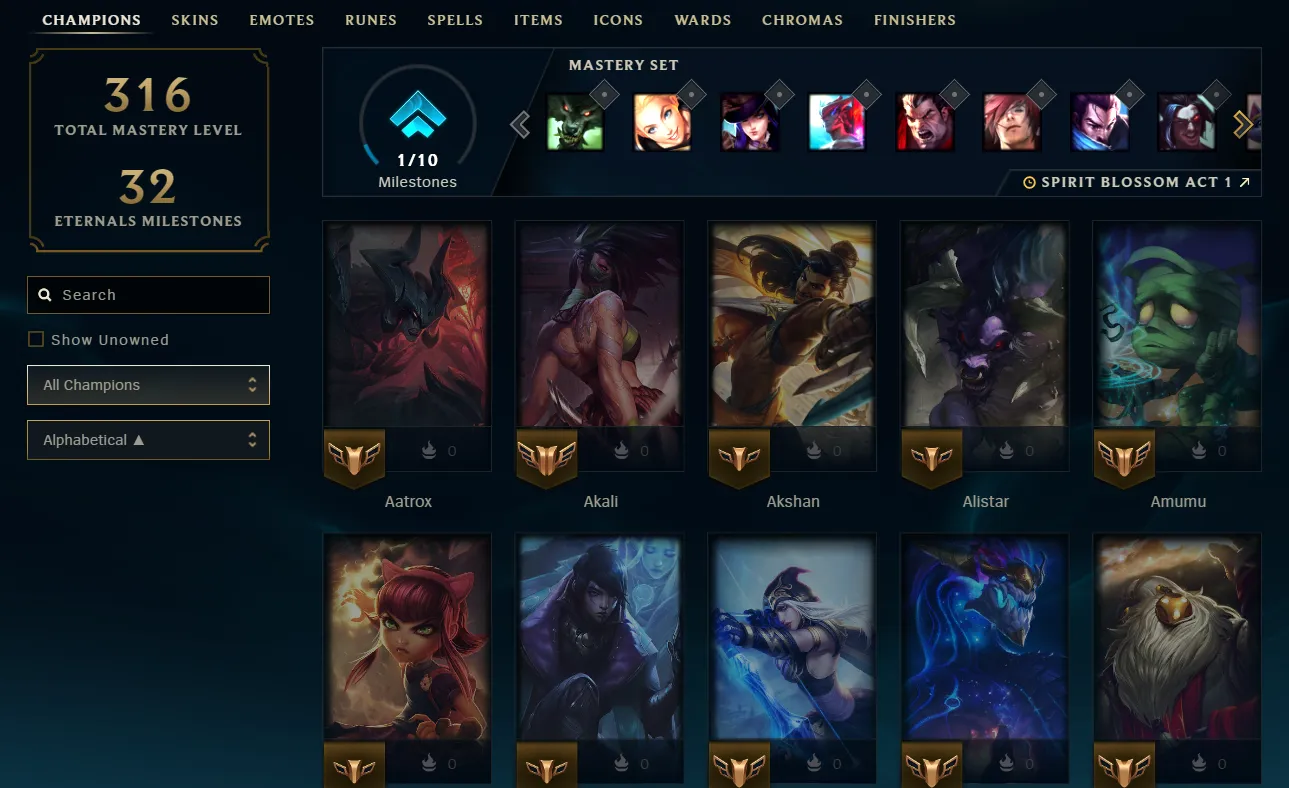Image resolution: width=1289 pixels, height=788 pixels.
Task: Click inside the champion search field
Action: (150, 294)
